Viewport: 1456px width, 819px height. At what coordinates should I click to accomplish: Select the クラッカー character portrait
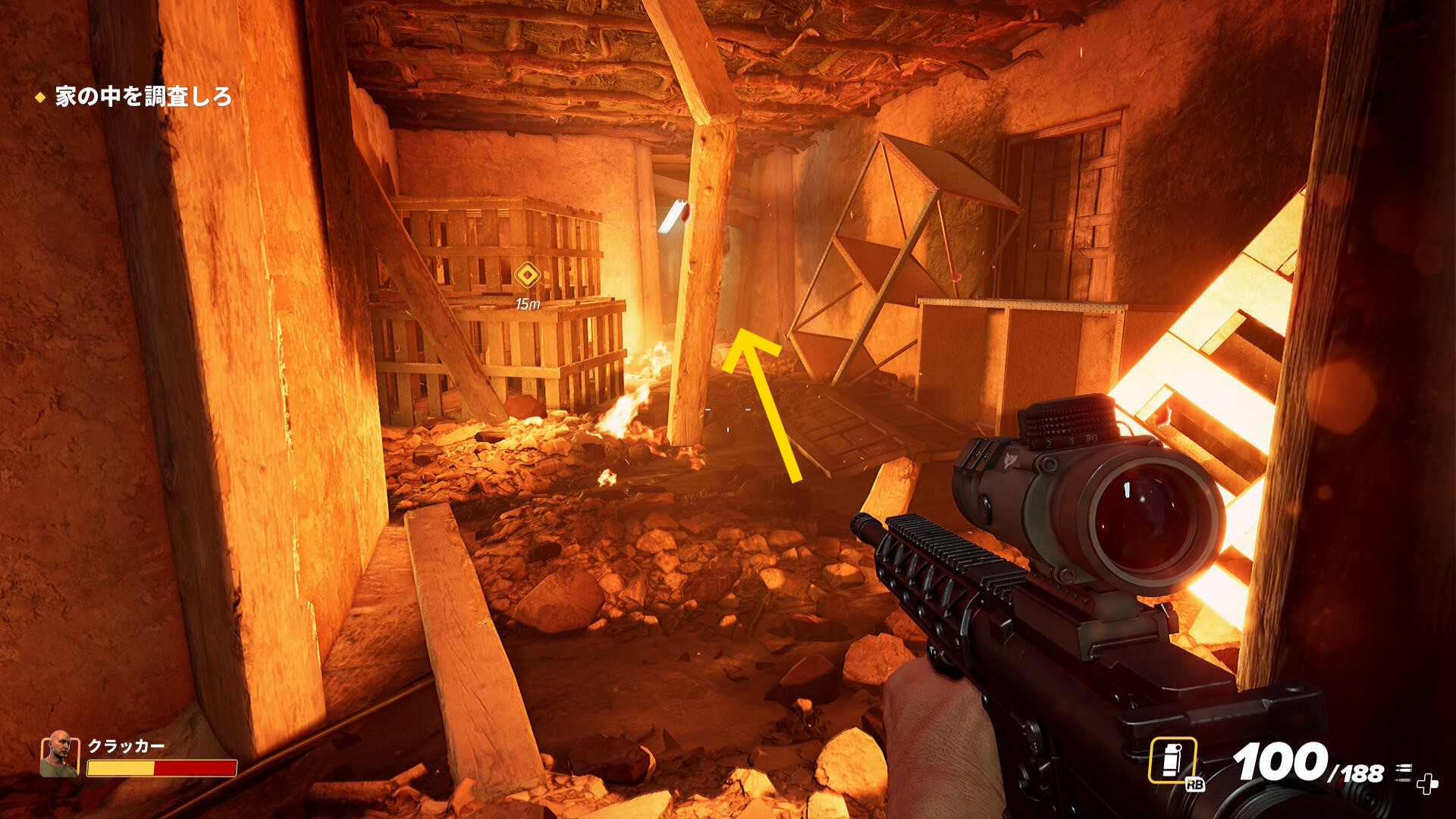point(59,754)
